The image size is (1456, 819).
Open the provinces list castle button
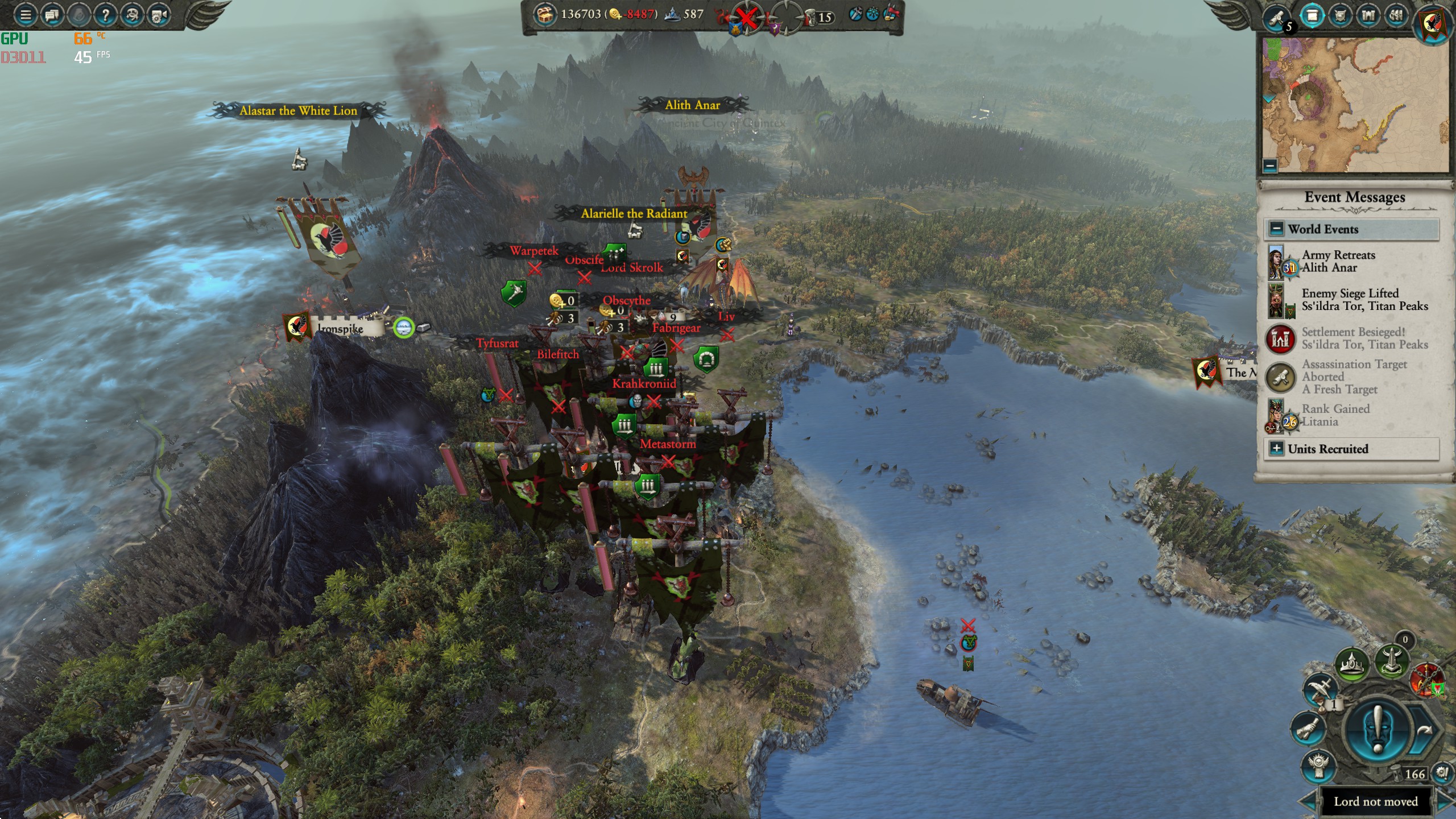(1368, 16)
